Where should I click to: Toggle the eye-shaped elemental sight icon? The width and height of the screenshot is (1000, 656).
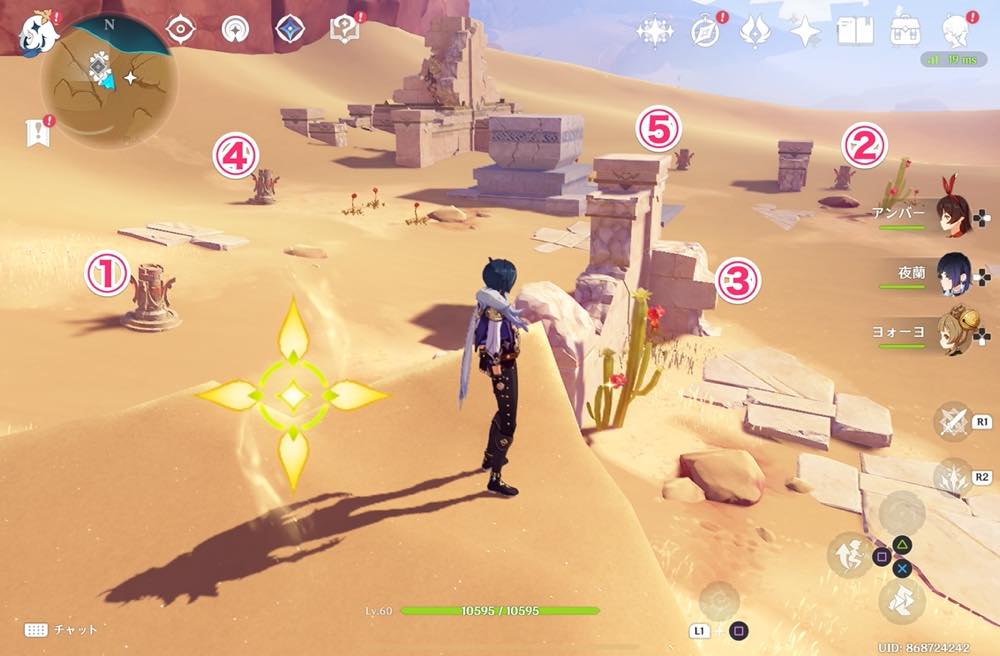tap(181, 30)
